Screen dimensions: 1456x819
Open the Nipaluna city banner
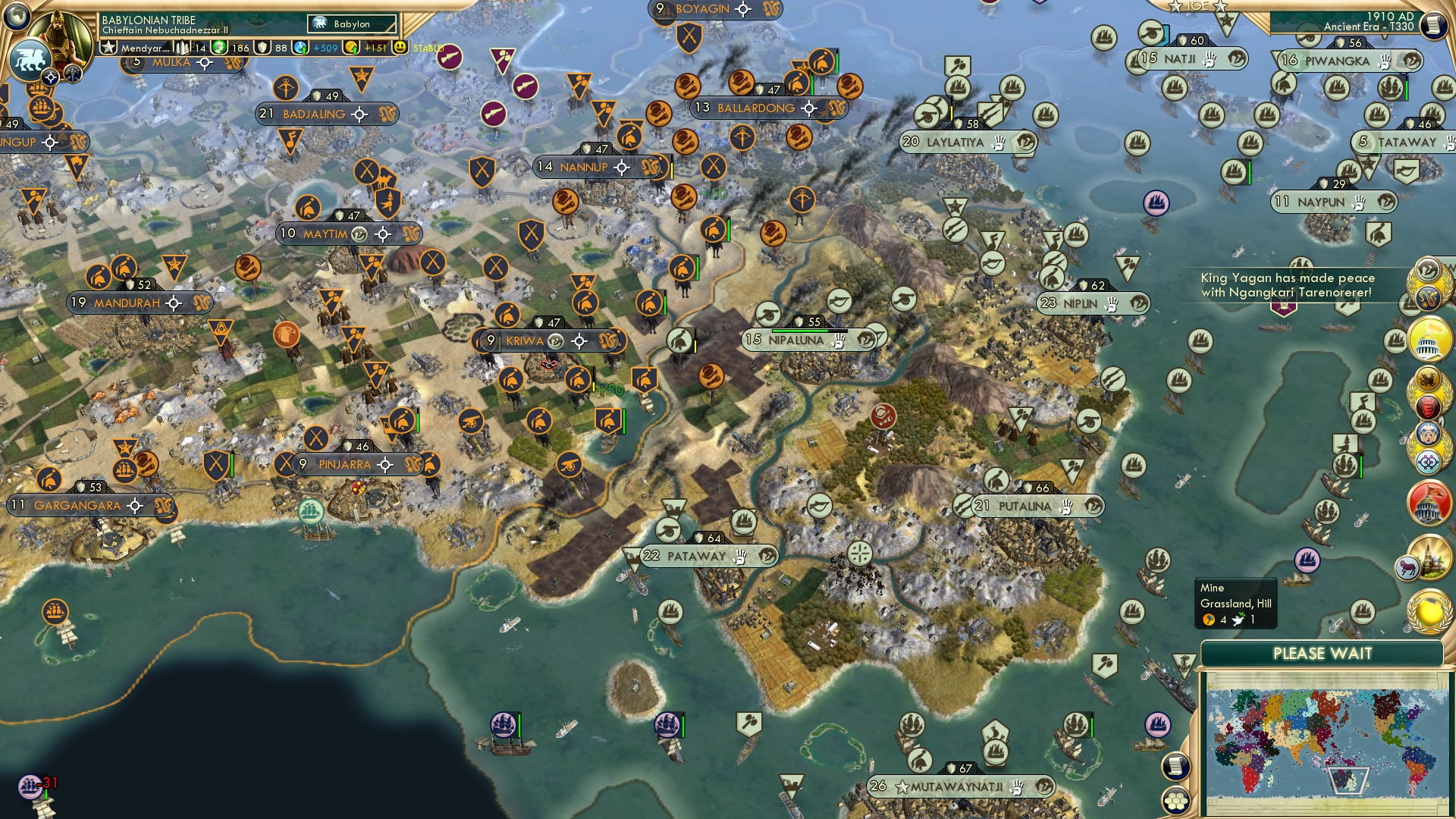coord(802,340)
